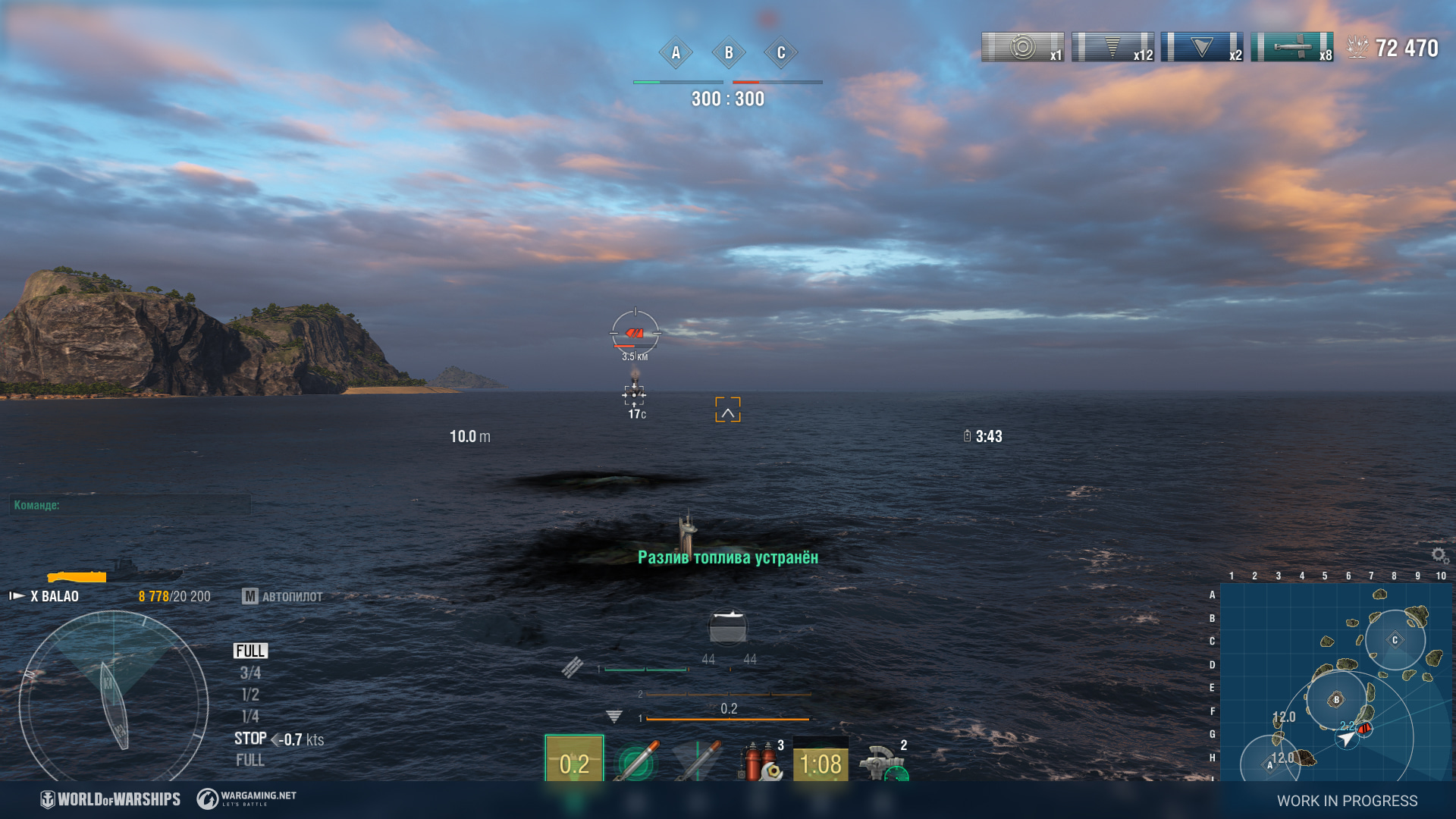Select STOP on the engine telegraph
The width and height of the screenshot is (1456, 819).
pyautogui.click(x=249, y=739)
